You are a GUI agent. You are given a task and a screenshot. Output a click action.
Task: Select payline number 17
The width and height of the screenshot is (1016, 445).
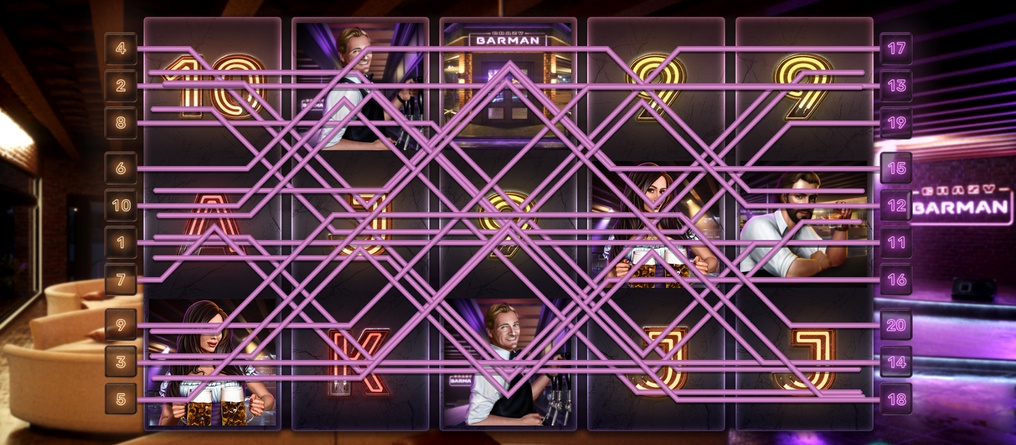coord(896,48)
